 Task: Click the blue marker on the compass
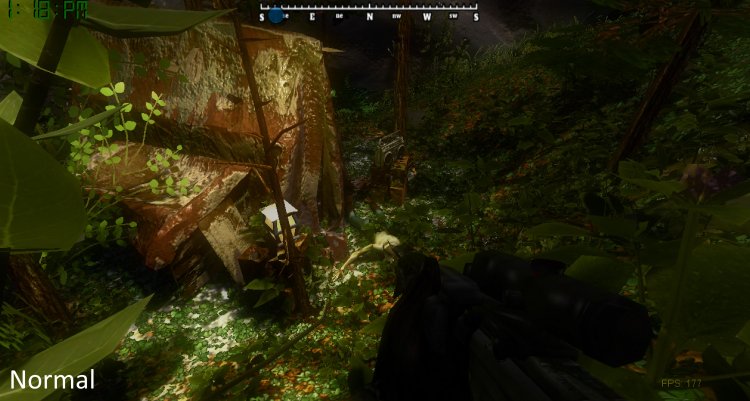click(275, 16)
